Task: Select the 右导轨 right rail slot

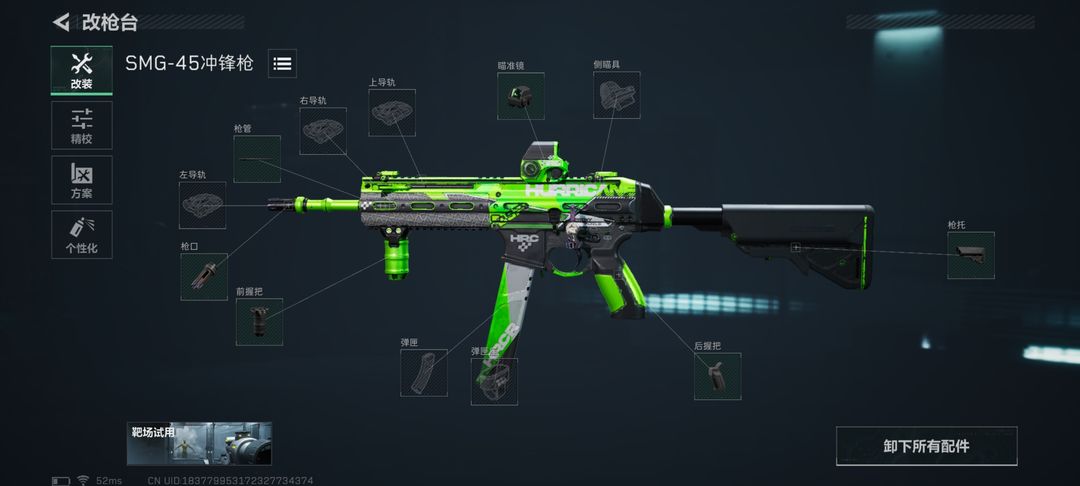Action: click(x=323, y=132)
